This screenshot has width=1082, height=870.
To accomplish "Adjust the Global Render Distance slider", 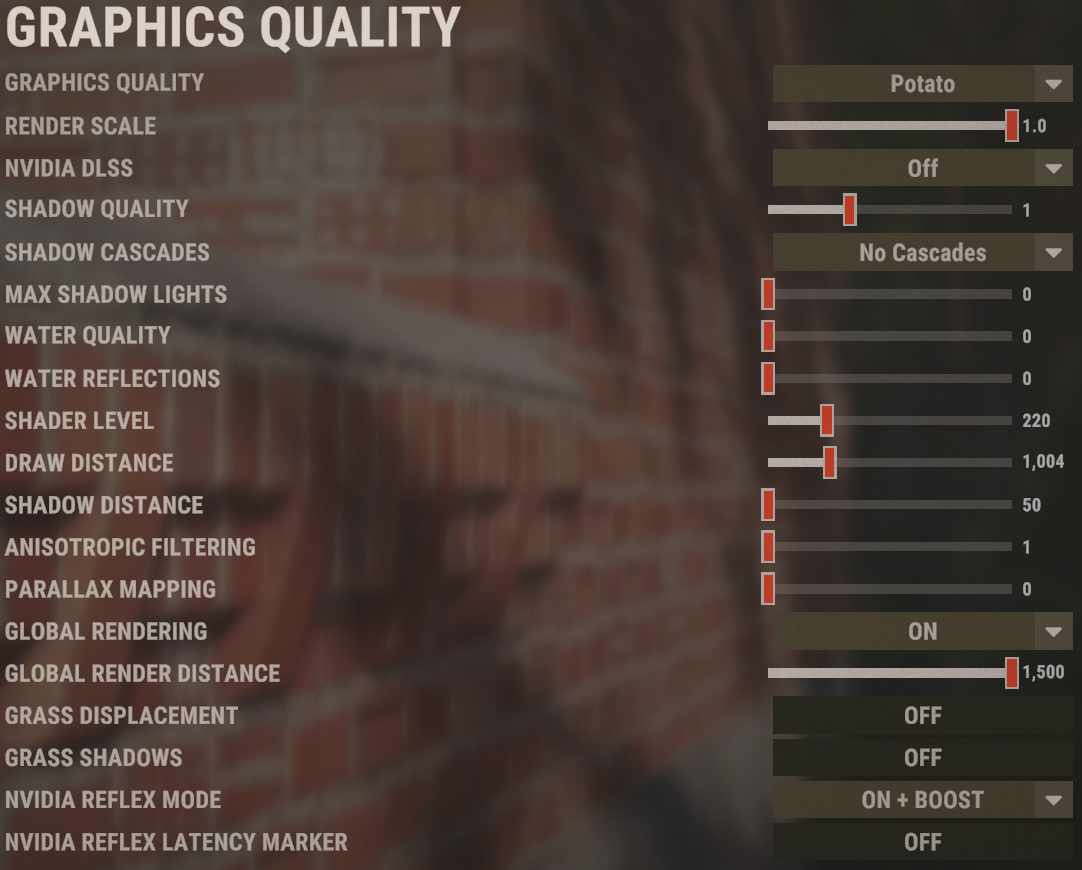I will [x=1012, y=673].
